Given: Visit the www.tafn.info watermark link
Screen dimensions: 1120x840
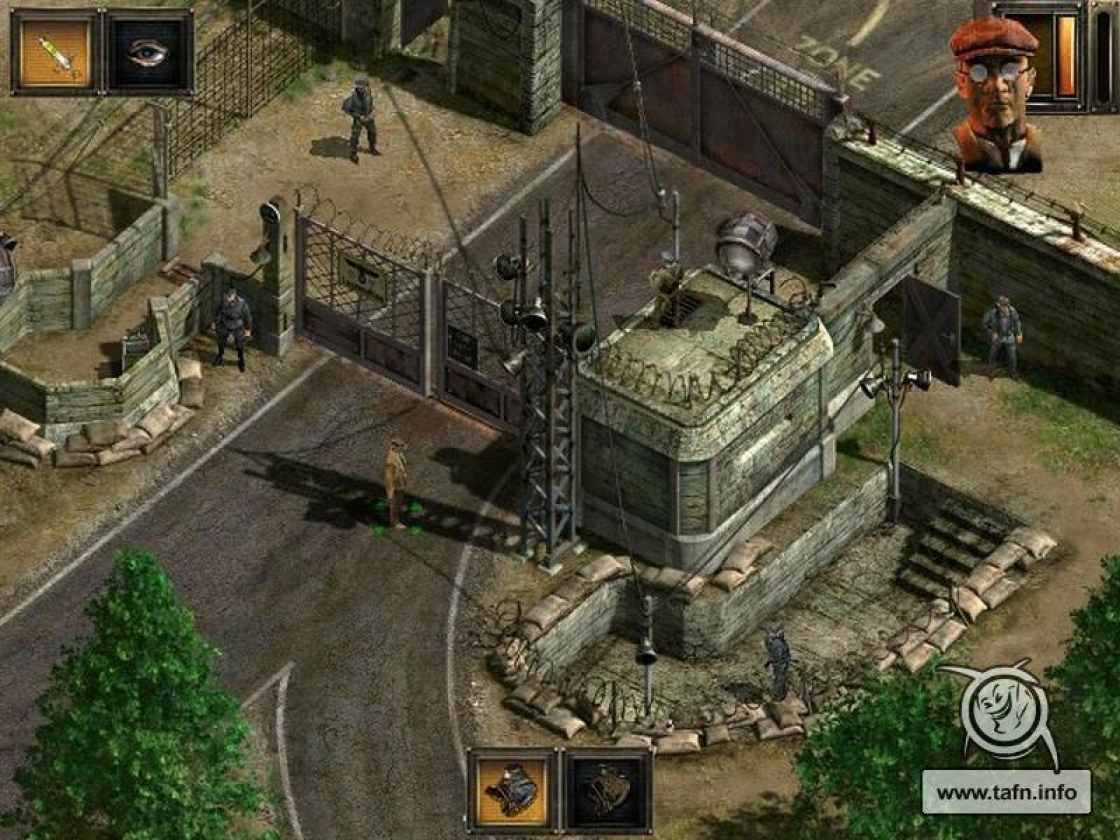Looking at the screenshot, I should tap(1004, 792).
